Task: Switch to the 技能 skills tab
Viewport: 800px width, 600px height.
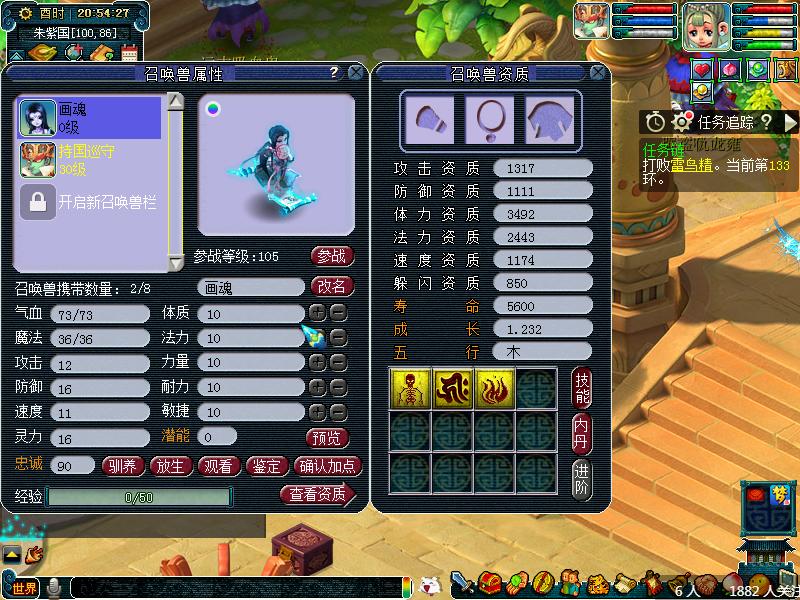Action: pos(582,388)
